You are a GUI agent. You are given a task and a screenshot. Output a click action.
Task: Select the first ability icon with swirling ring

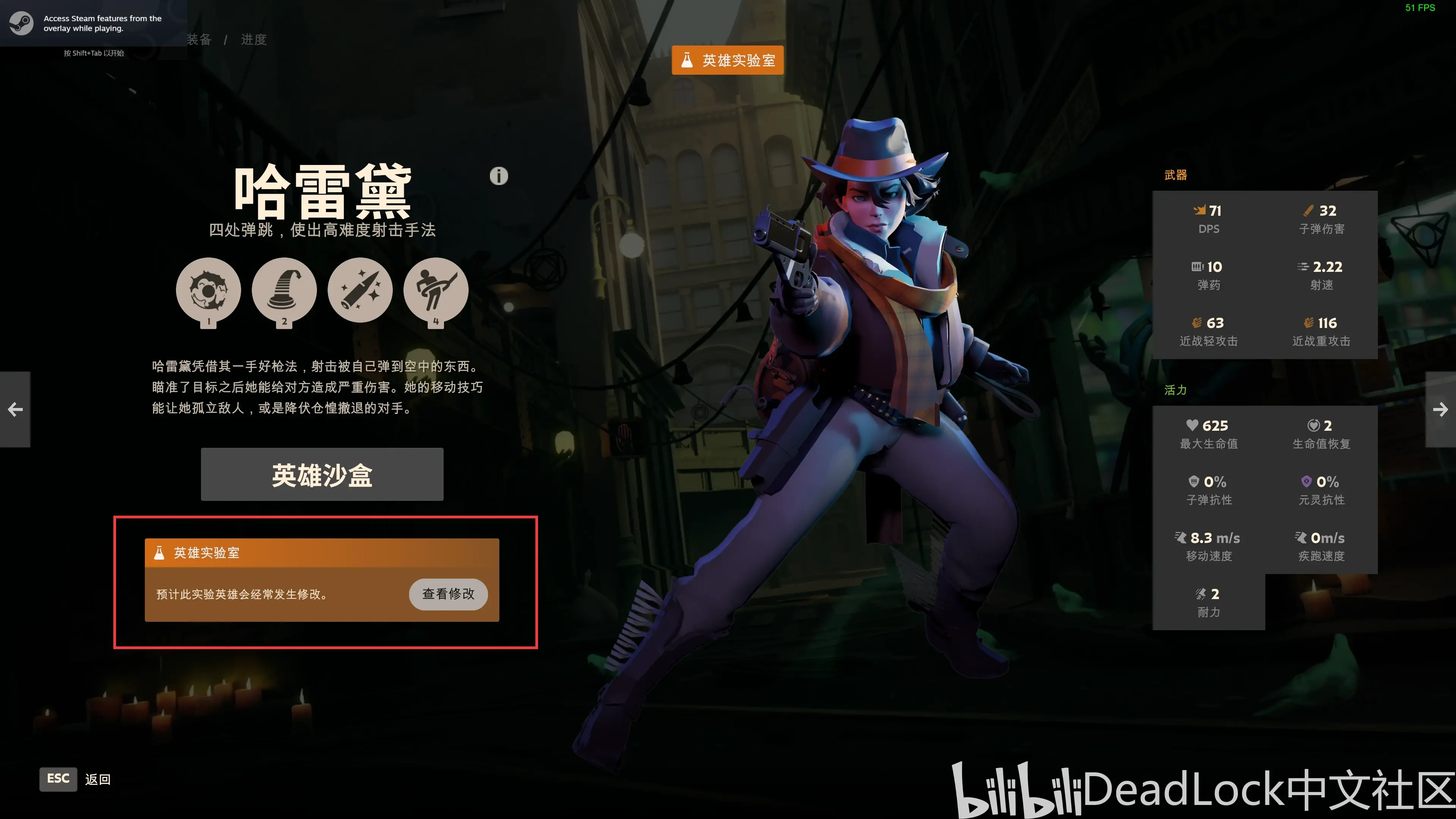coord(208,290)
